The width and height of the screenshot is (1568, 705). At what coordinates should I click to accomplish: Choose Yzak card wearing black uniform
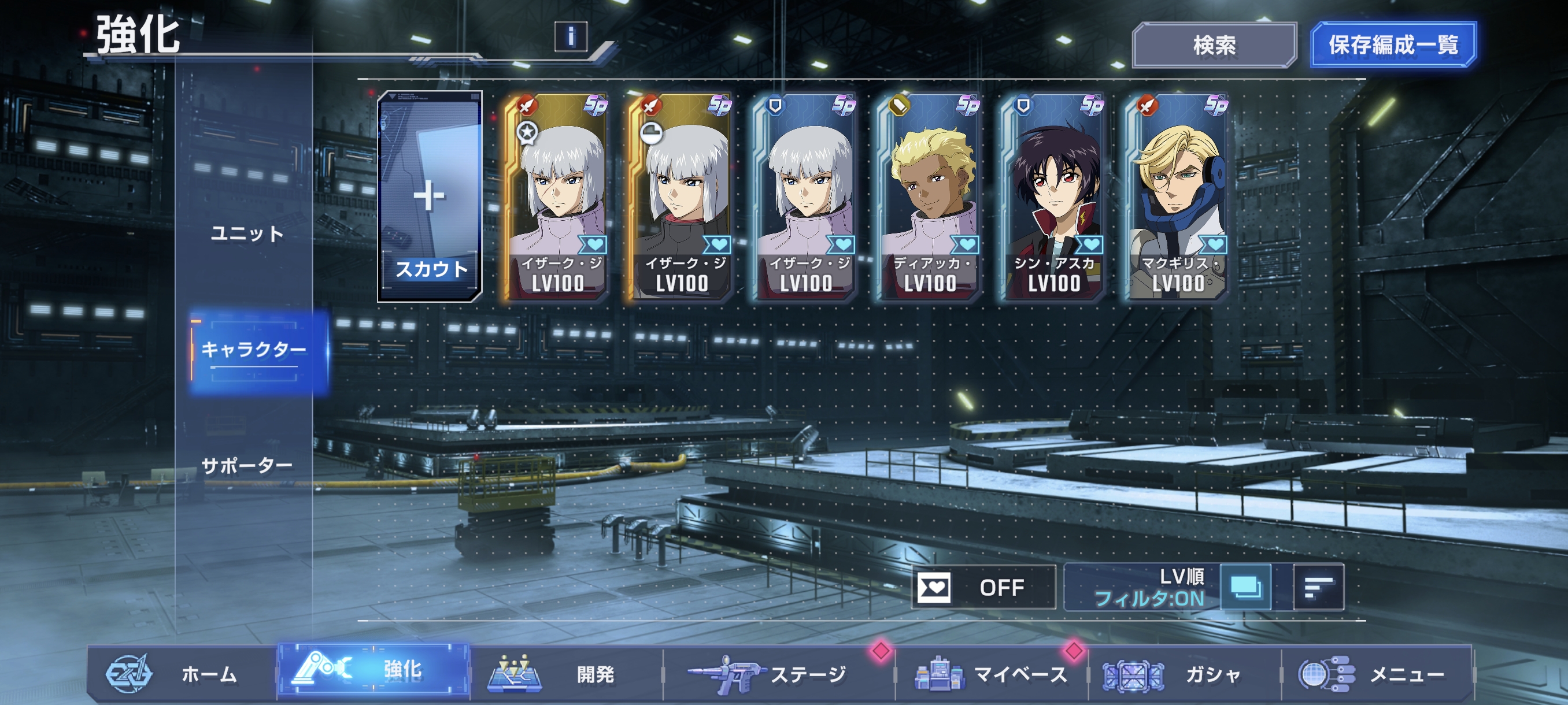coord(682,198)
